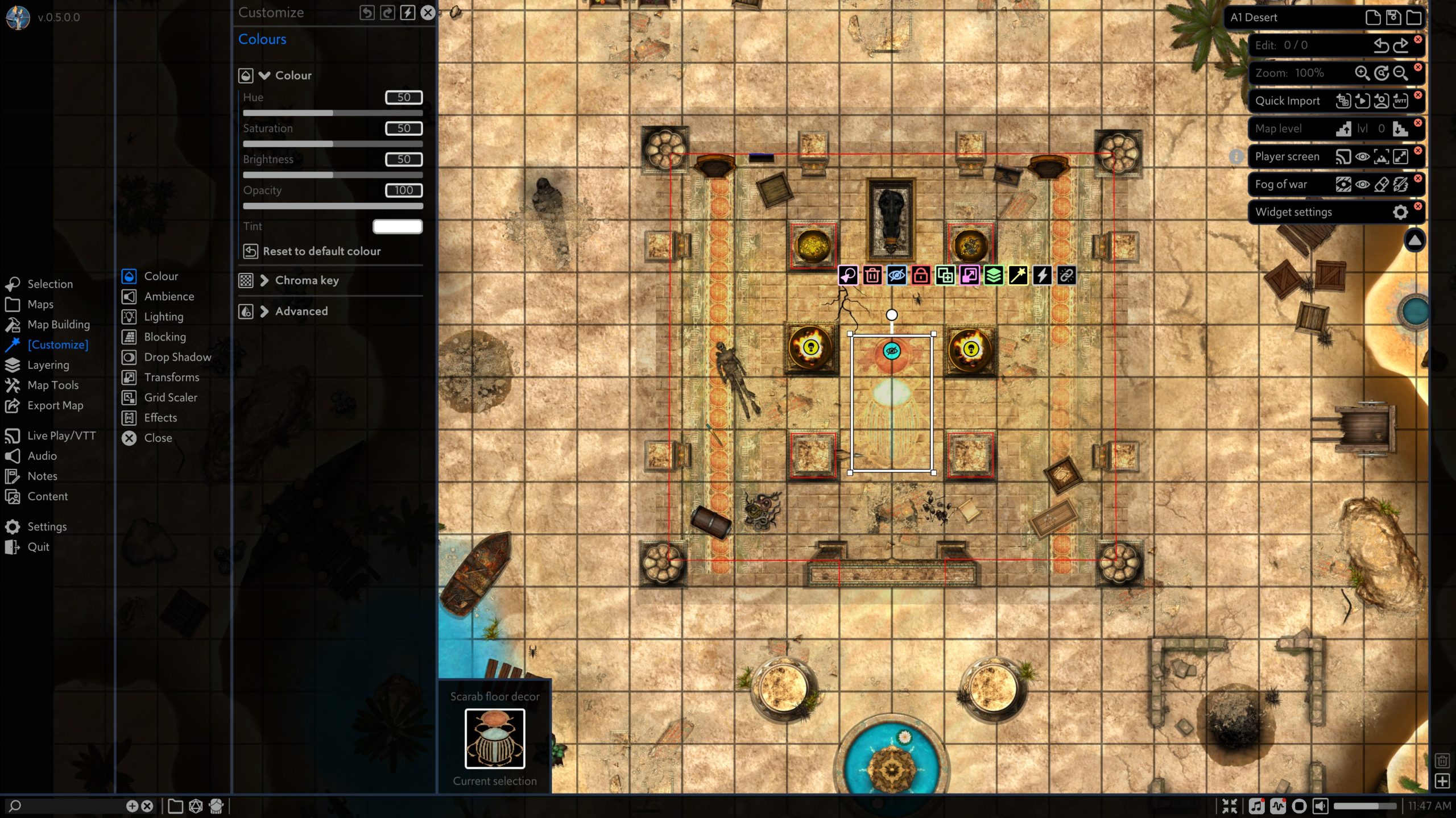Screen dimensions: 1456x818
Task: Switch to the Lighting customize section
Action: tap(163, 317)
